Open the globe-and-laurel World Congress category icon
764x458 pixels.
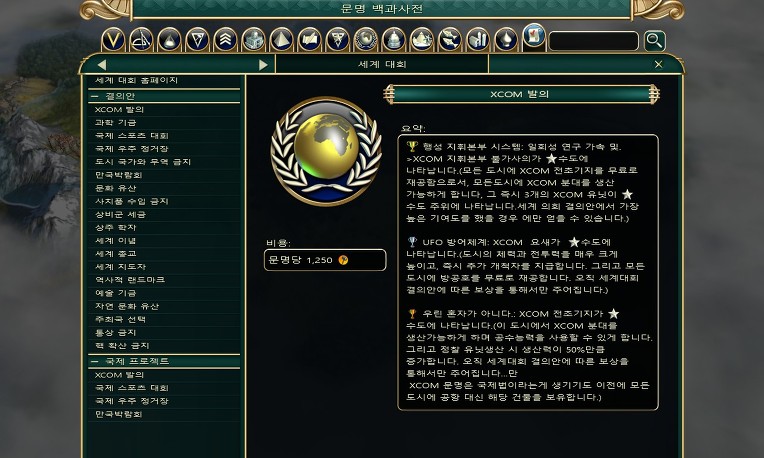coord(365,40)
